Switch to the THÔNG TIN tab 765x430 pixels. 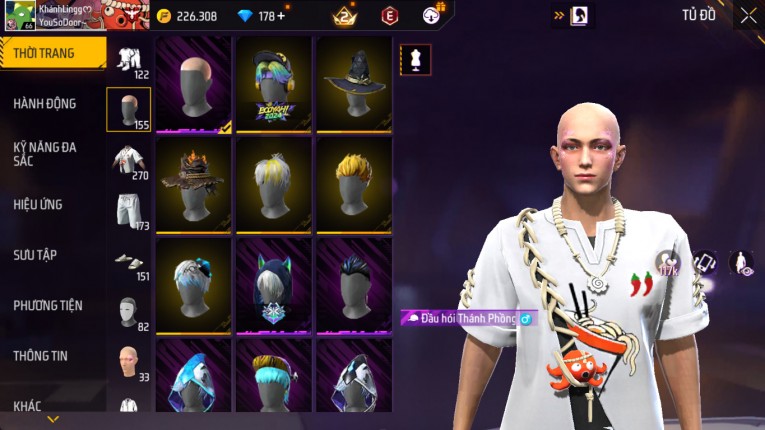click(x=41, y=355)
